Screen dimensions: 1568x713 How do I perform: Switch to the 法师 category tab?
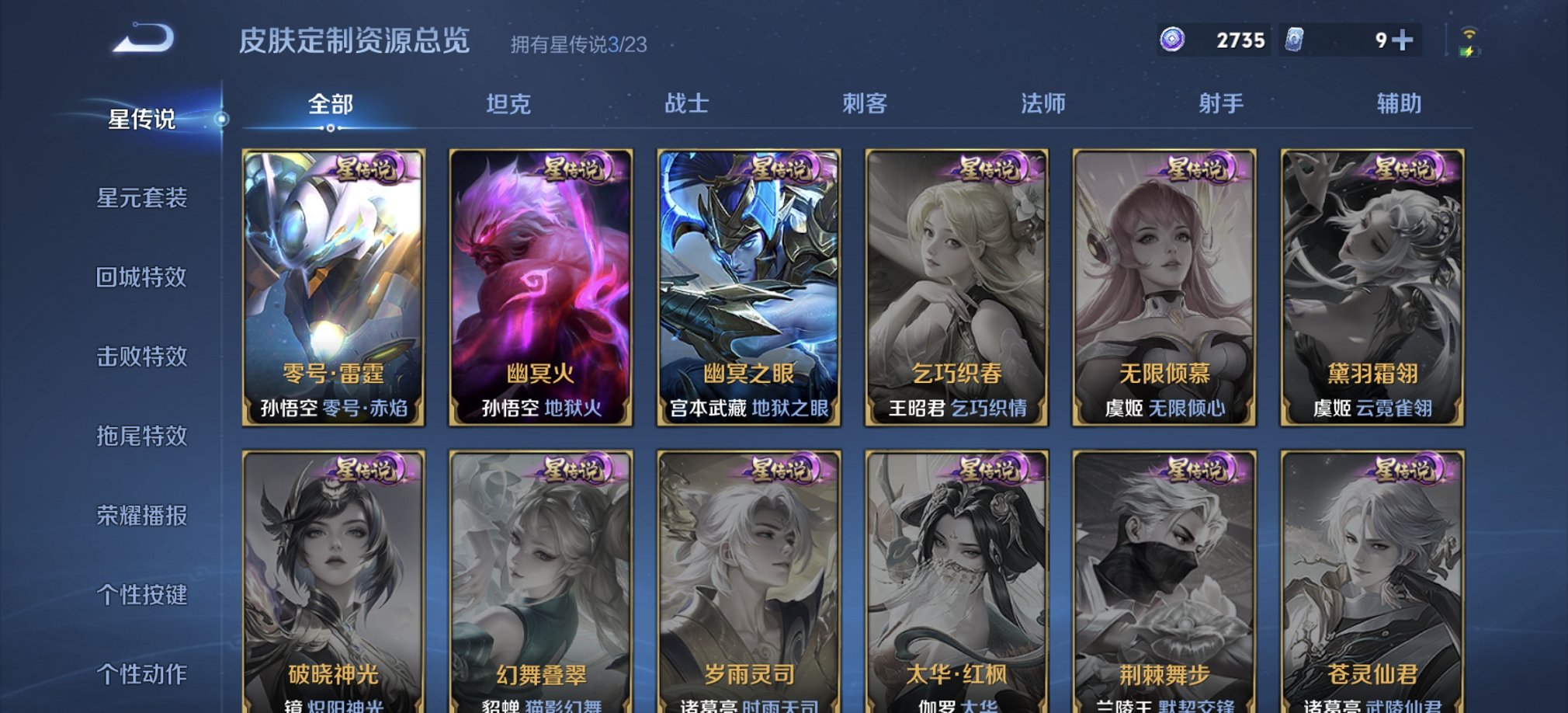(x=1044, y=102)
